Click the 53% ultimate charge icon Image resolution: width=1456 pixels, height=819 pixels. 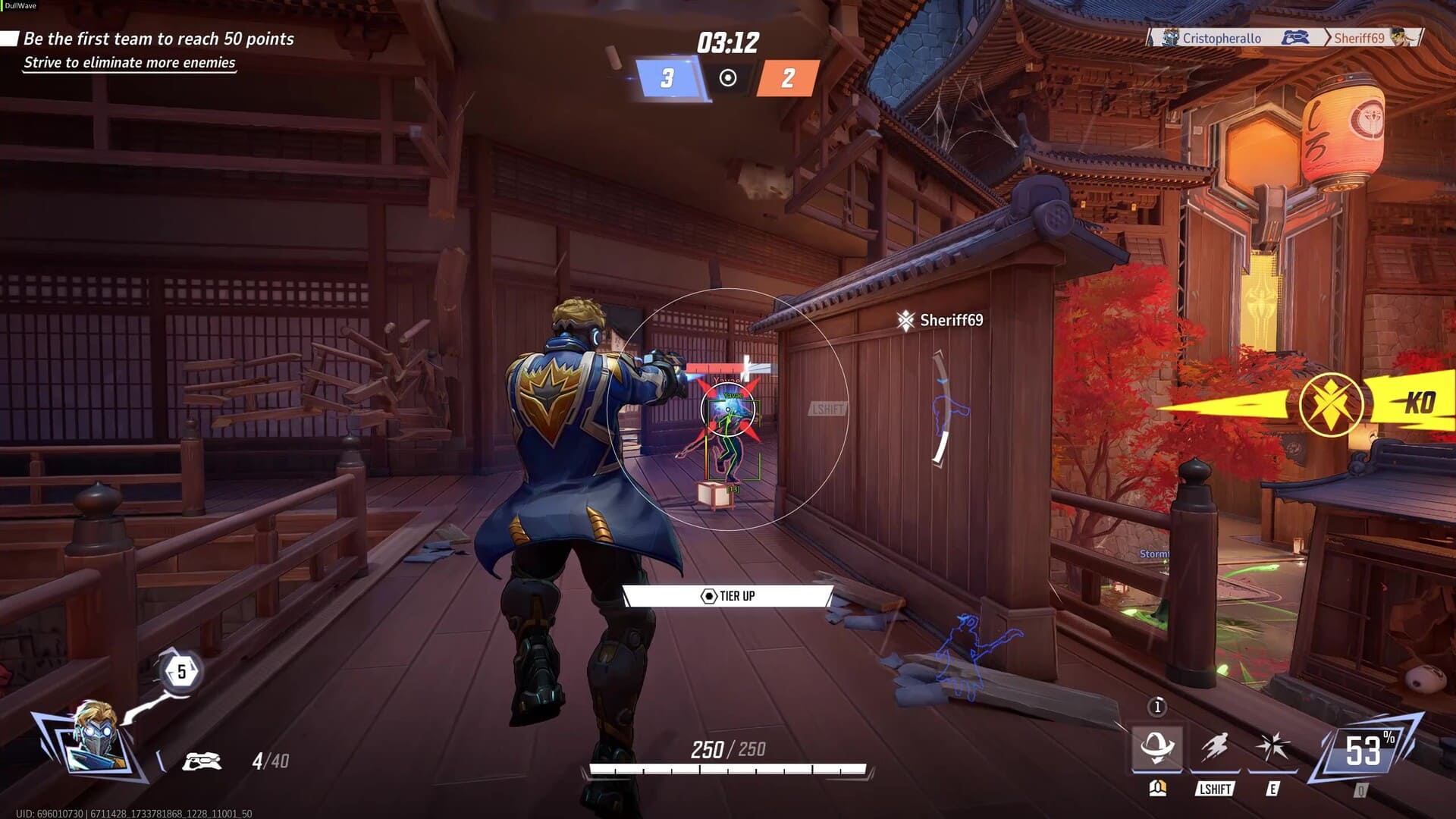[1364, 752]
